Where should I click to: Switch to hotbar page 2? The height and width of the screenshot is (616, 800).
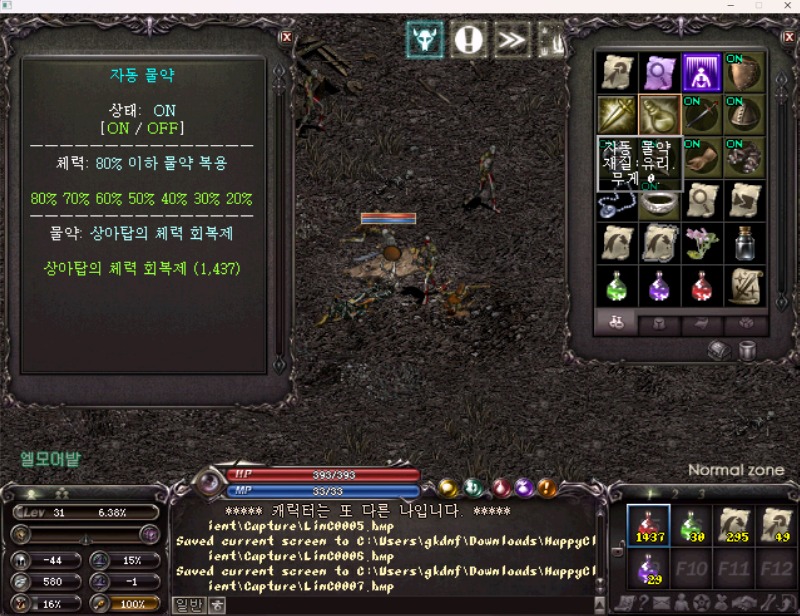point(675,493)
